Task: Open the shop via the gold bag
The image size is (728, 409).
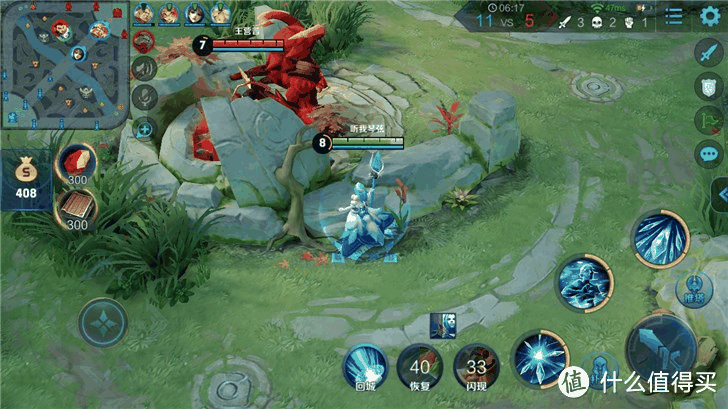Action: (25, 182)
